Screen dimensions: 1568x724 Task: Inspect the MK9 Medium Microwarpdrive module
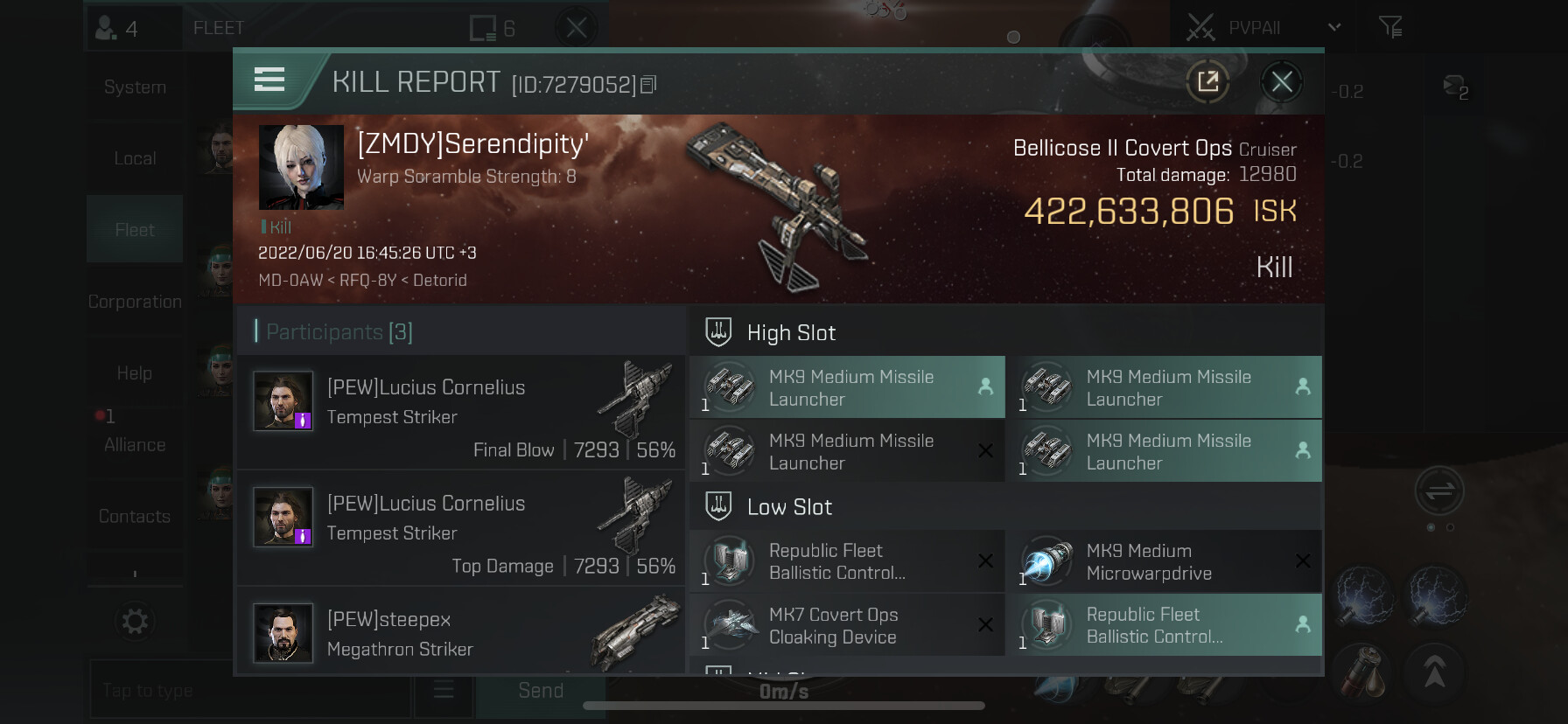click(1164, 562)
